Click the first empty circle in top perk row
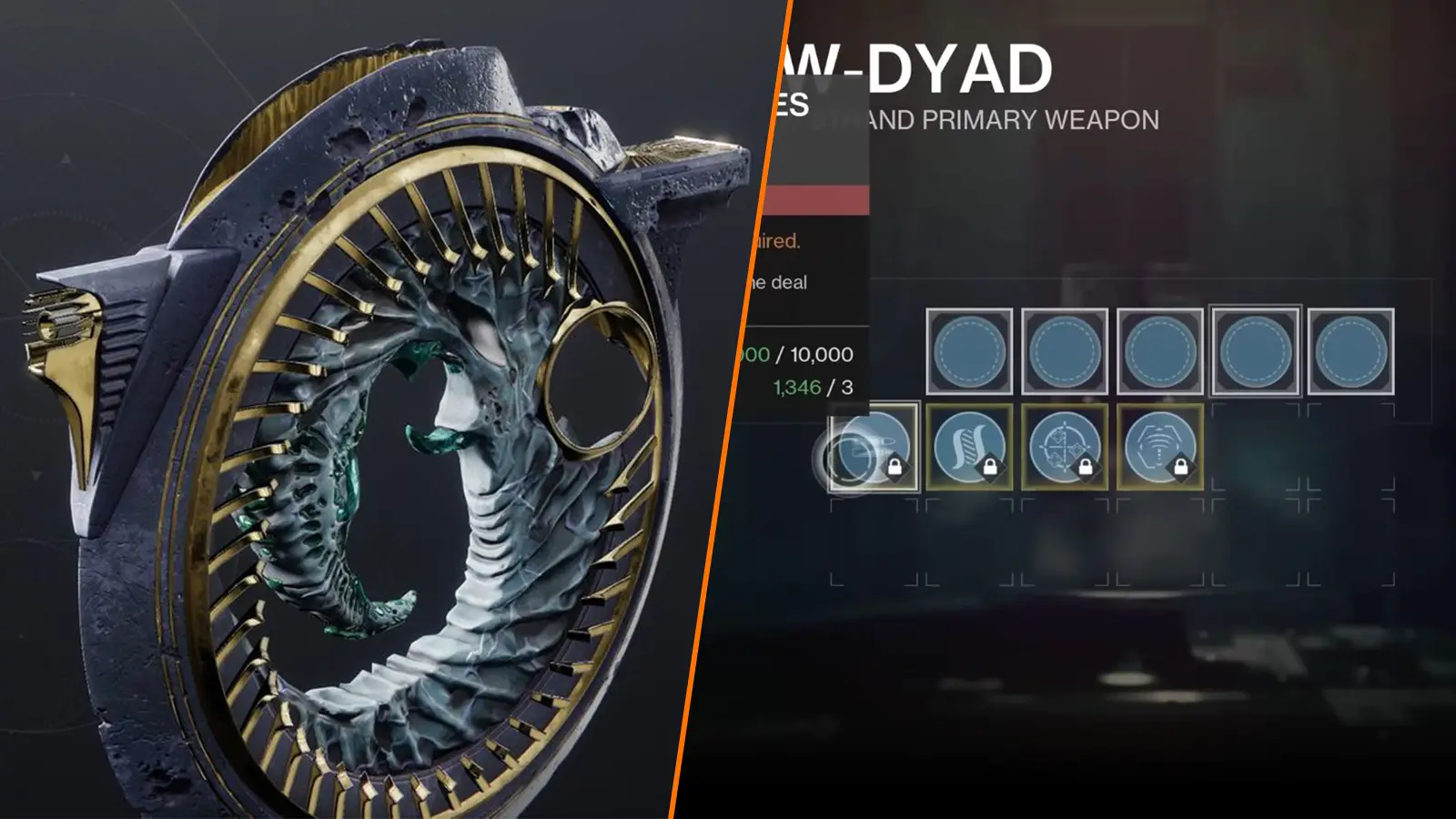Screen dimensions: 1456x819 (969, 350)
